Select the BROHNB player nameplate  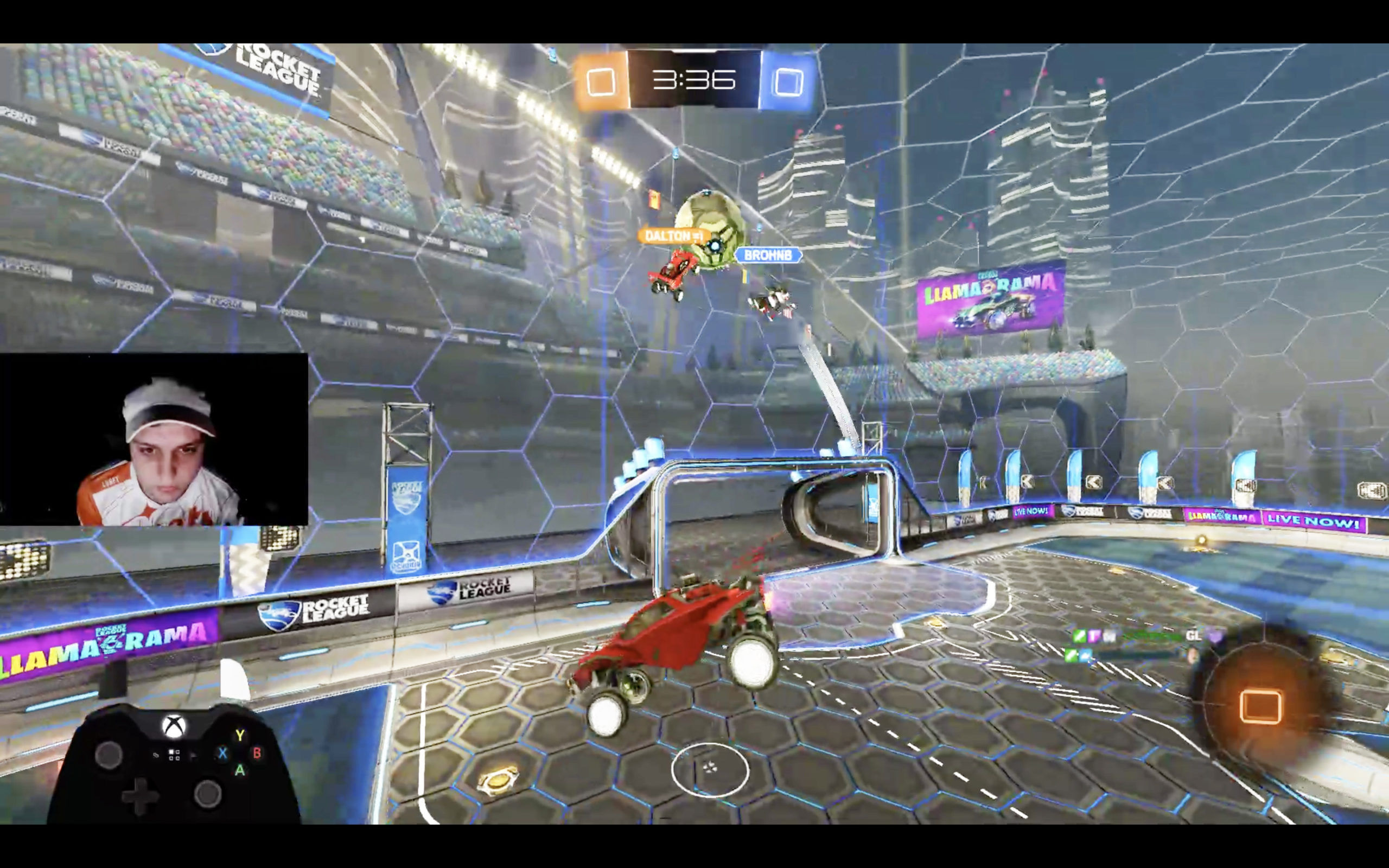tap(768, 256)
